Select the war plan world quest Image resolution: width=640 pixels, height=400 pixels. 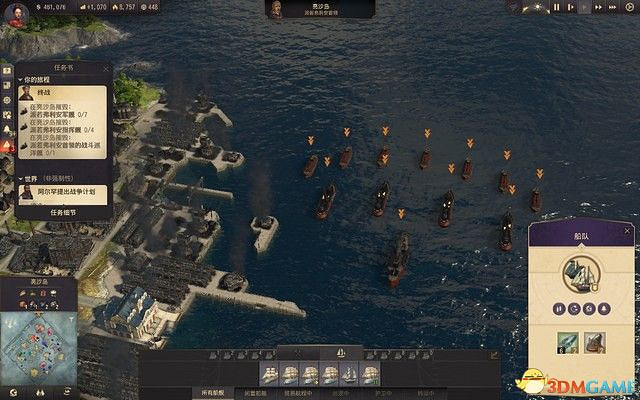[63, 193]
